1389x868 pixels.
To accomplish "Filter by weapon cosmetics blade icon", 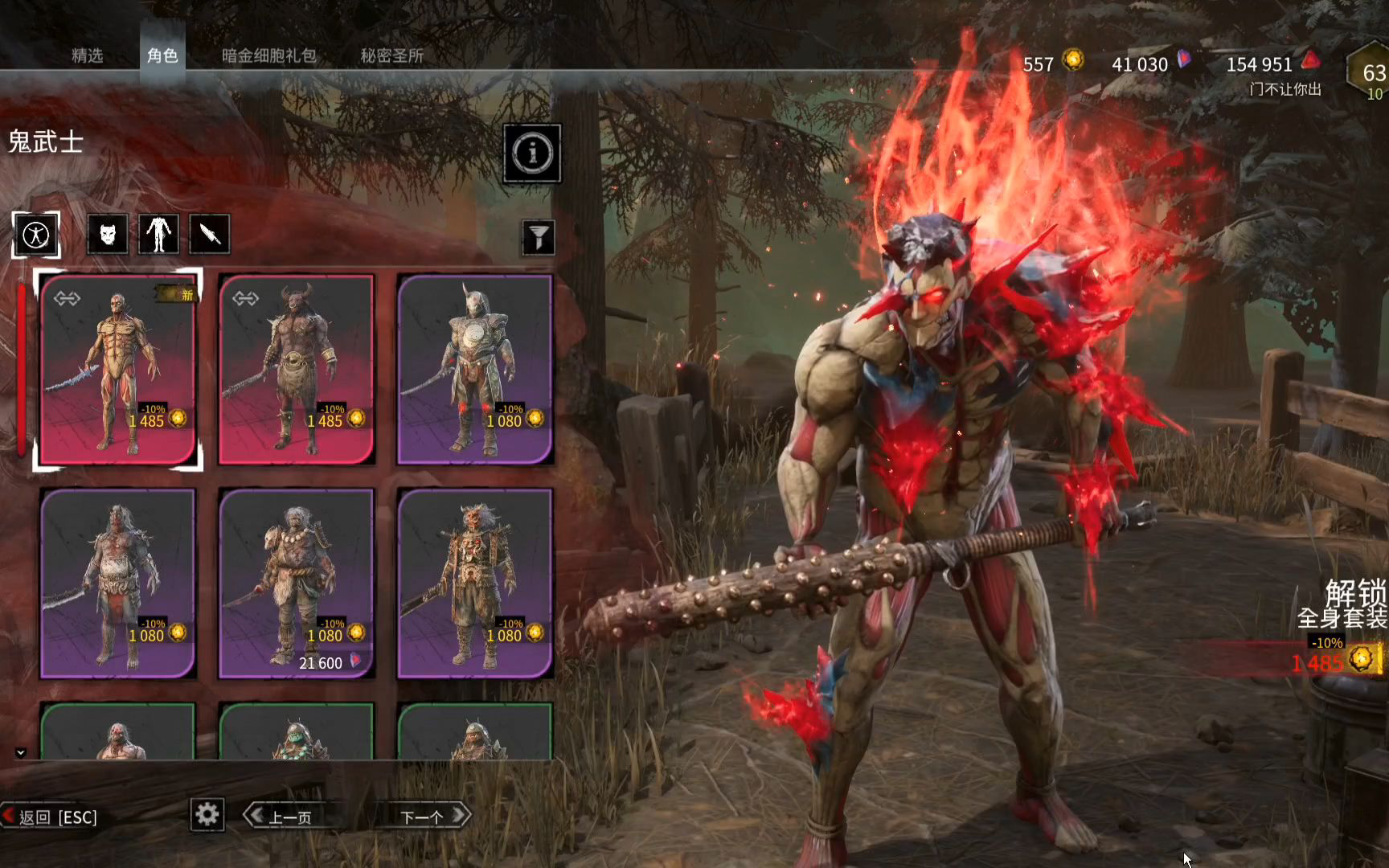I will (x=210, y=235).
